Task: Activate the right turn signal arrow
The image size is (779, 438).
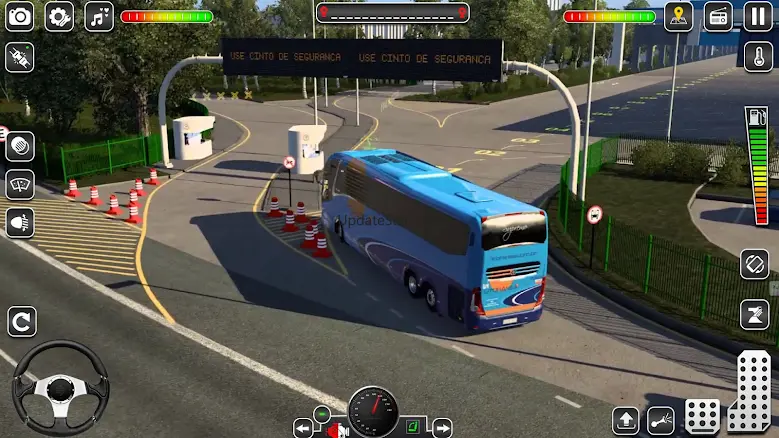Action: (441, 428)
